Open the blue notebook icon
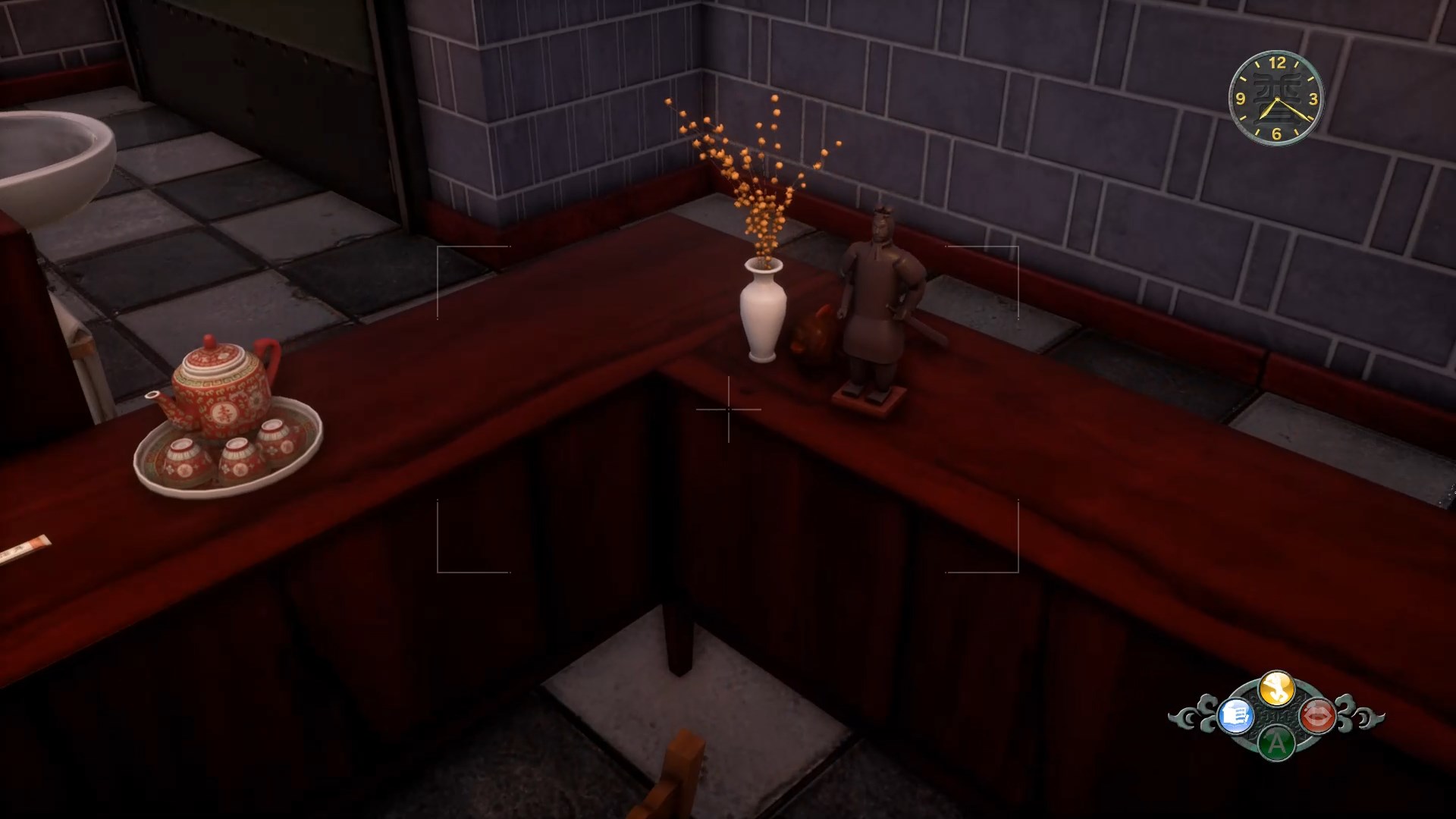Viewport: 1456px width, 819px height. click(x=1235, y=715)
